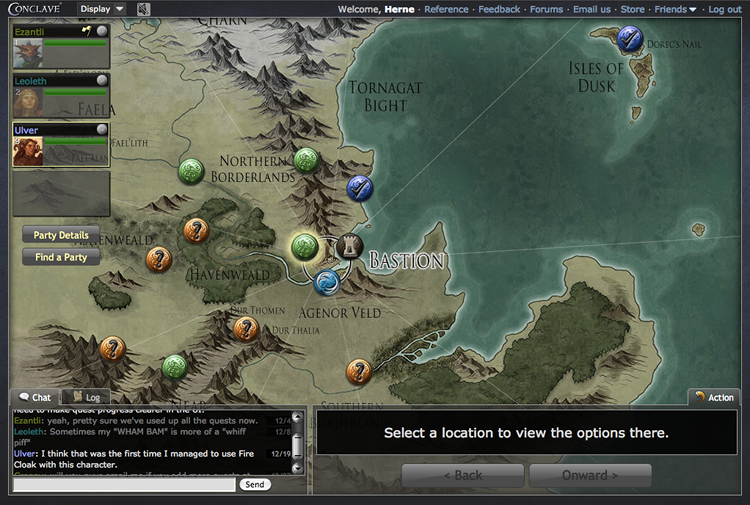Switch to the Log tab
Screen dimensions: 750x505
(x=87, y=398)
